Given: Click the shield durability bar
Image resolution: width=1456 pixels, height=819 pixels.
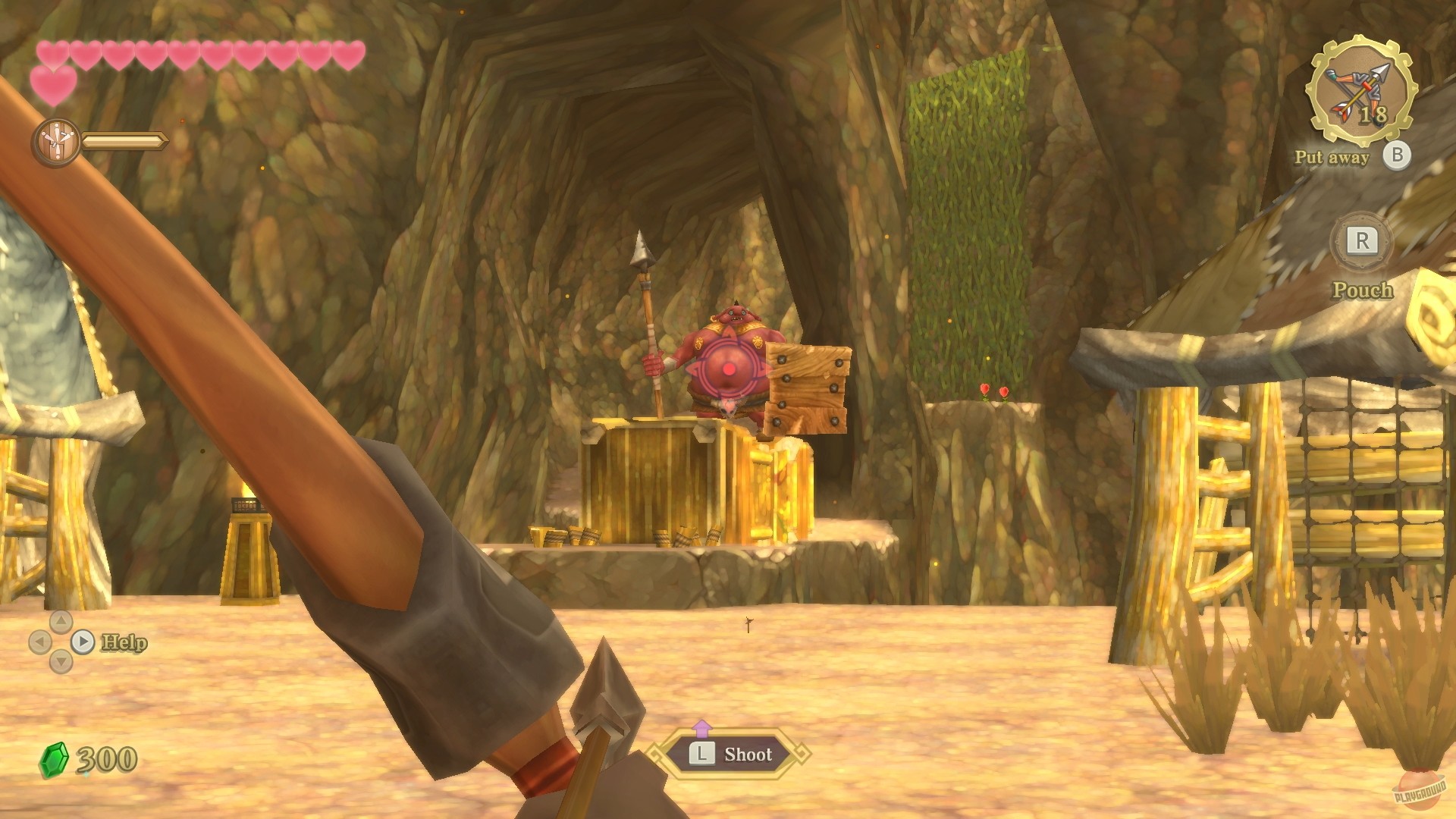Looking at the screenshot, I should 125,140.
